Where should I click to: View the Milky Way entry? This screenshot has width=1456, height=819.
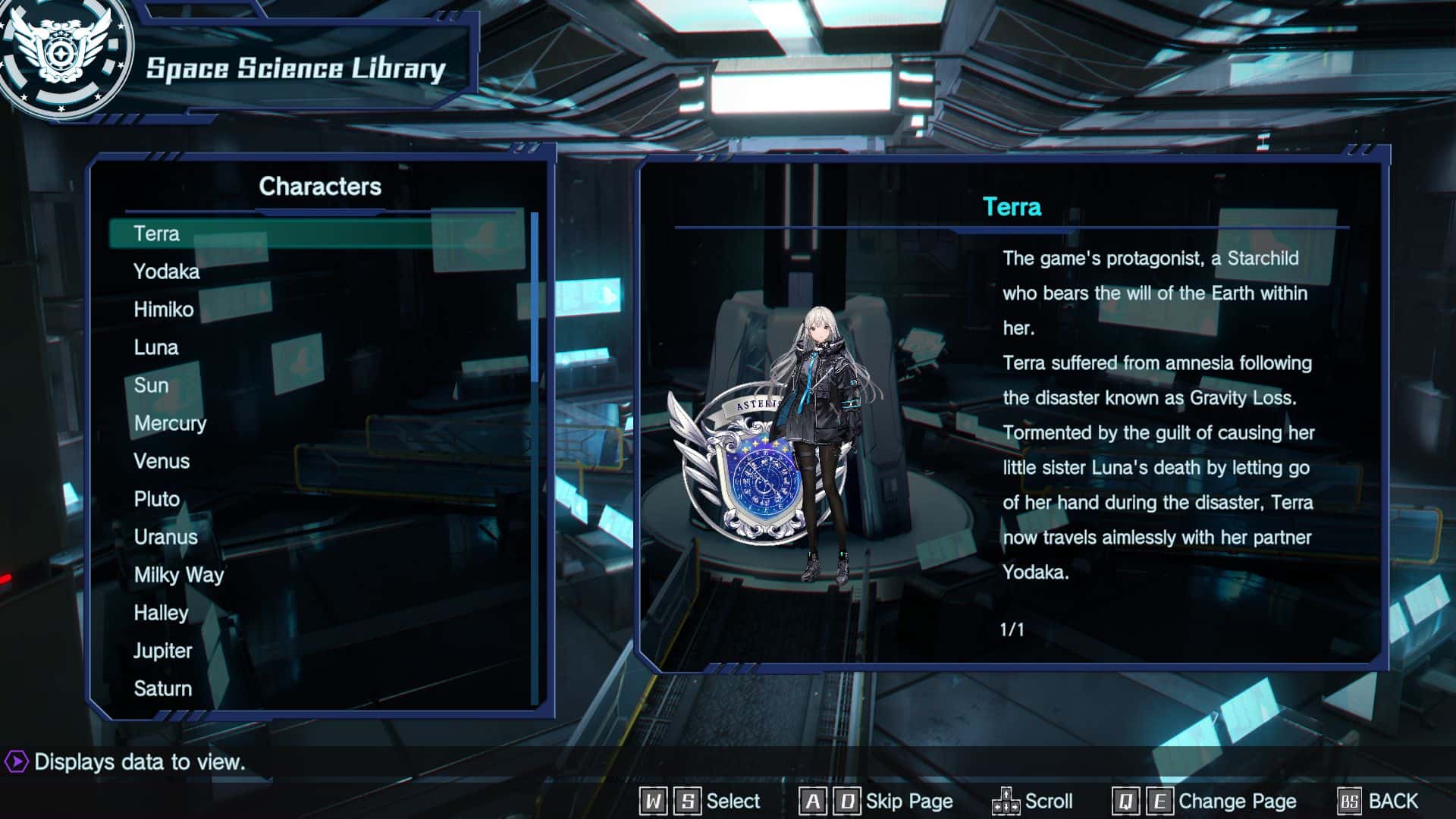coord(179,575)
